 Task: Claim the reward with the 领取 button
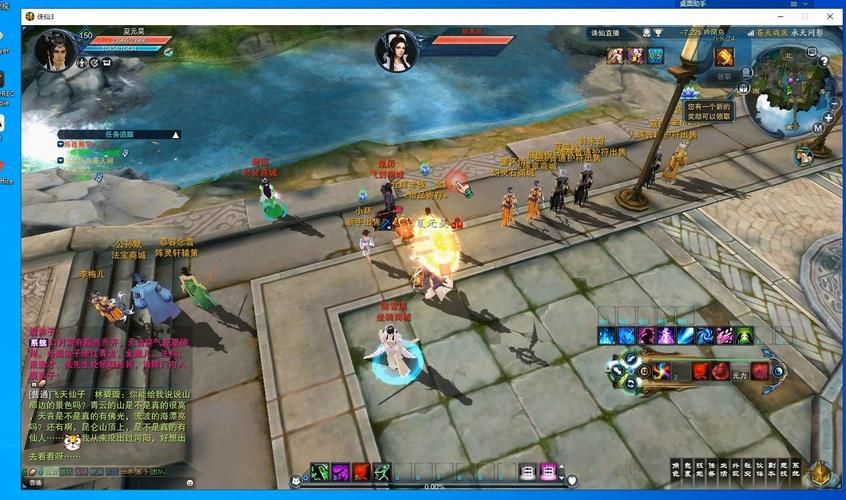click(x=722, y=76)
